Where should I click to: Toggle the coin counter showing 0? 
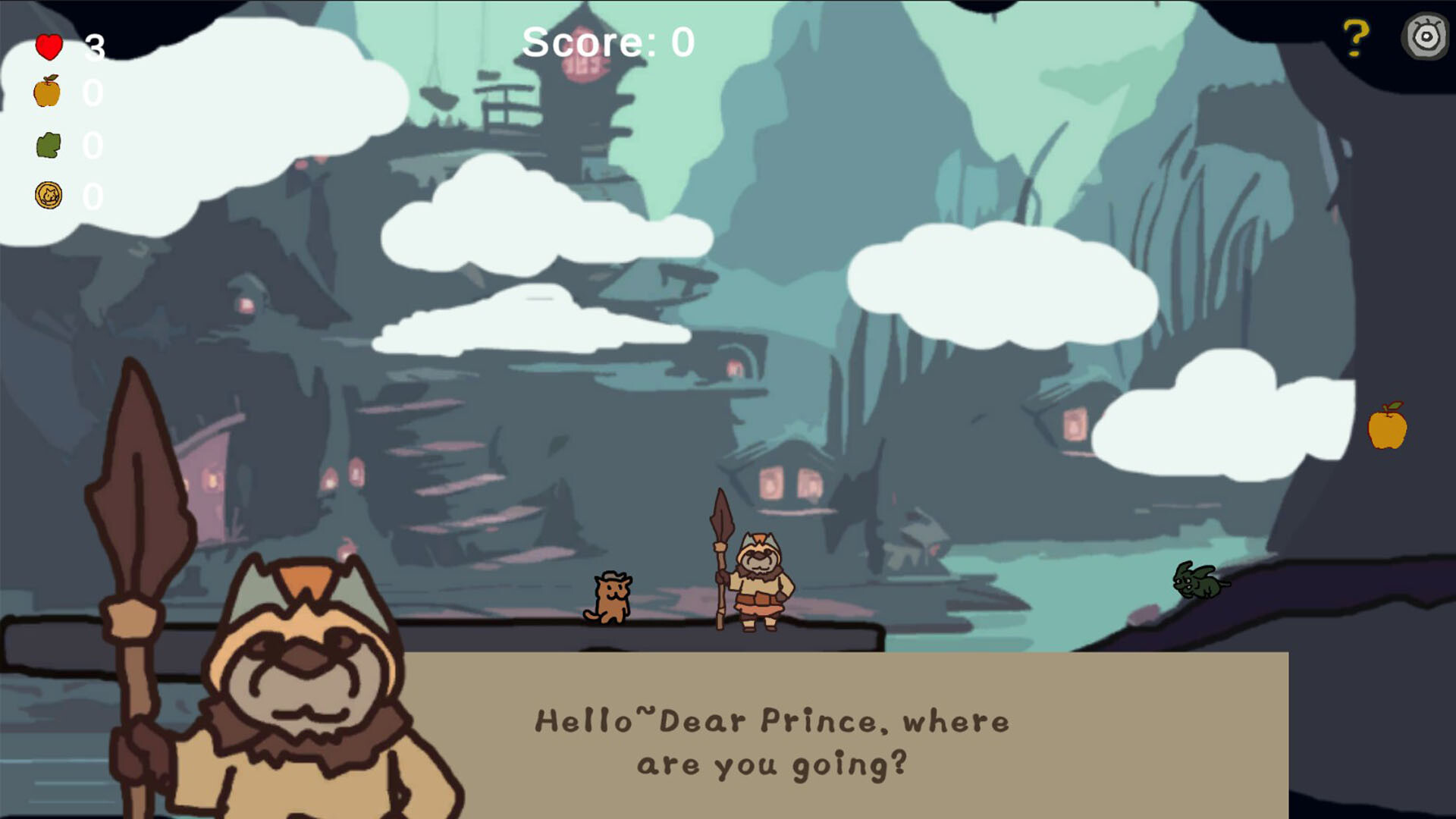tap(94, 197)
